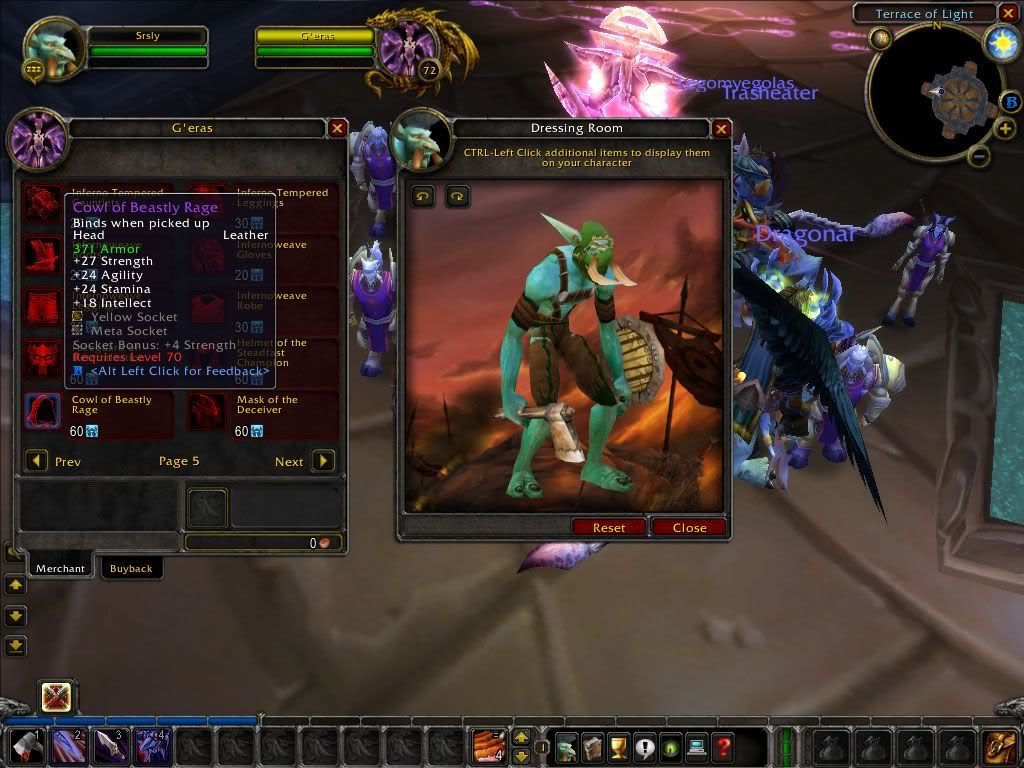This screenshot has height=768, width=1024.
Task: Zoom out on the minimap
Action: click(980, 156)
